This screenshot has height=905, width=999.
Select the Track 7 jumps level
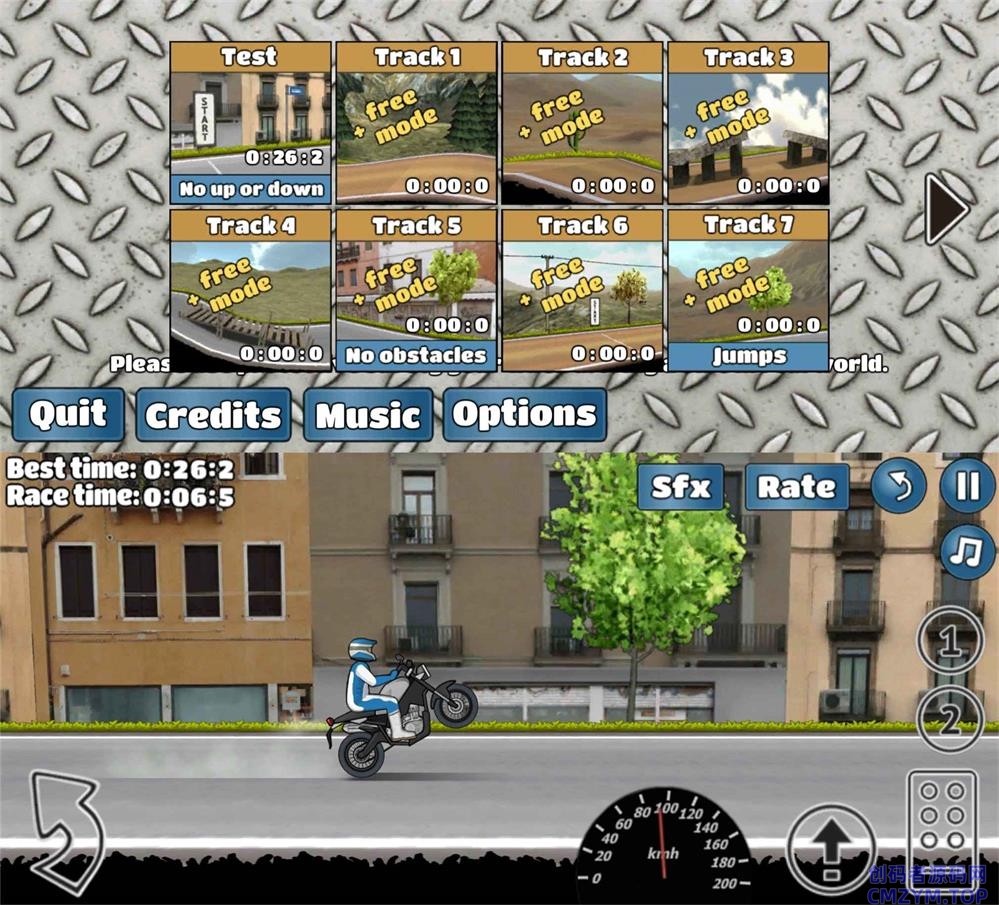click(x=748, y=290)
